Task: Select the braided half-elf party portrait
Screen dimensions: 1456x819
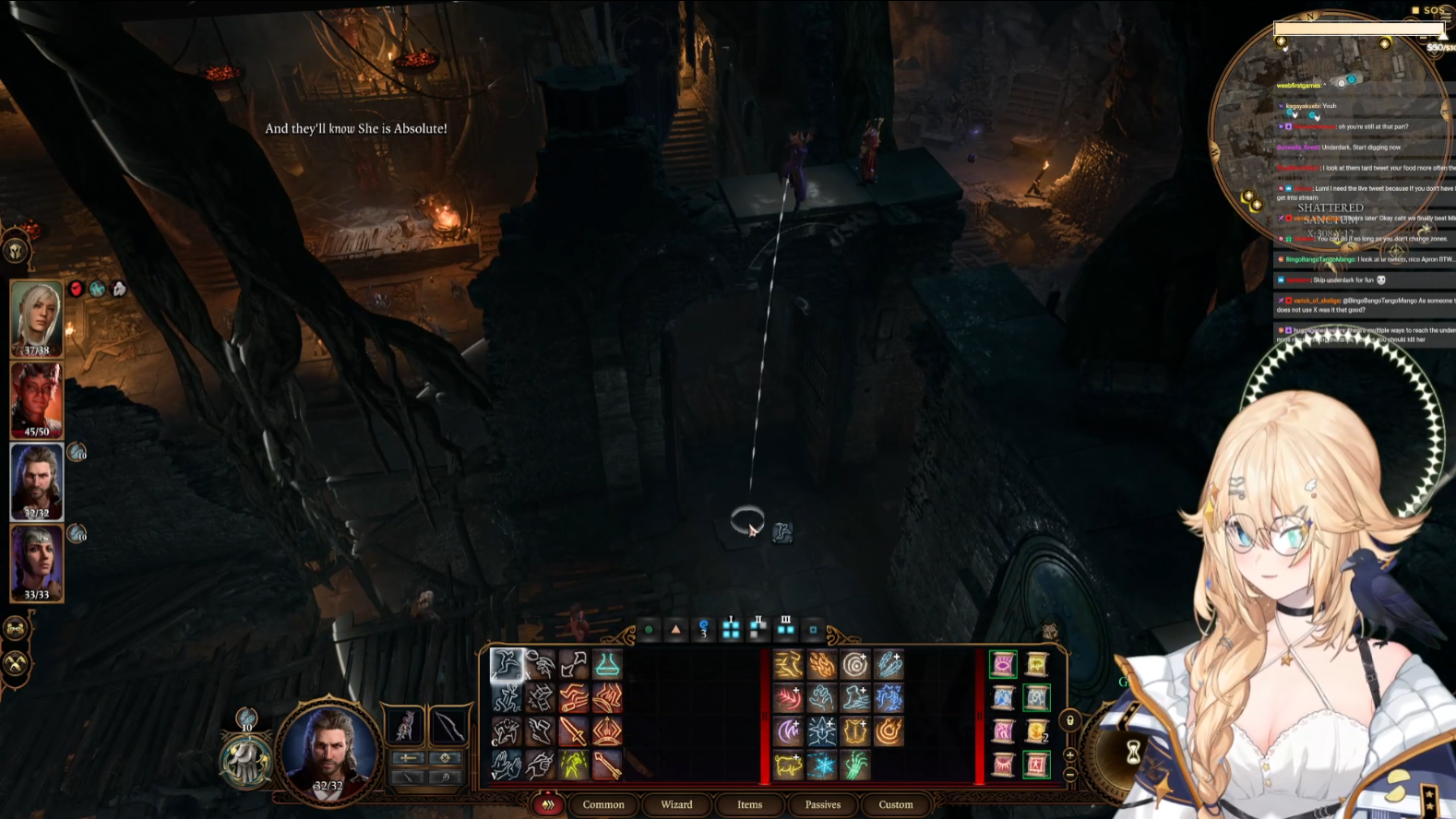Action: pos(36,563)
